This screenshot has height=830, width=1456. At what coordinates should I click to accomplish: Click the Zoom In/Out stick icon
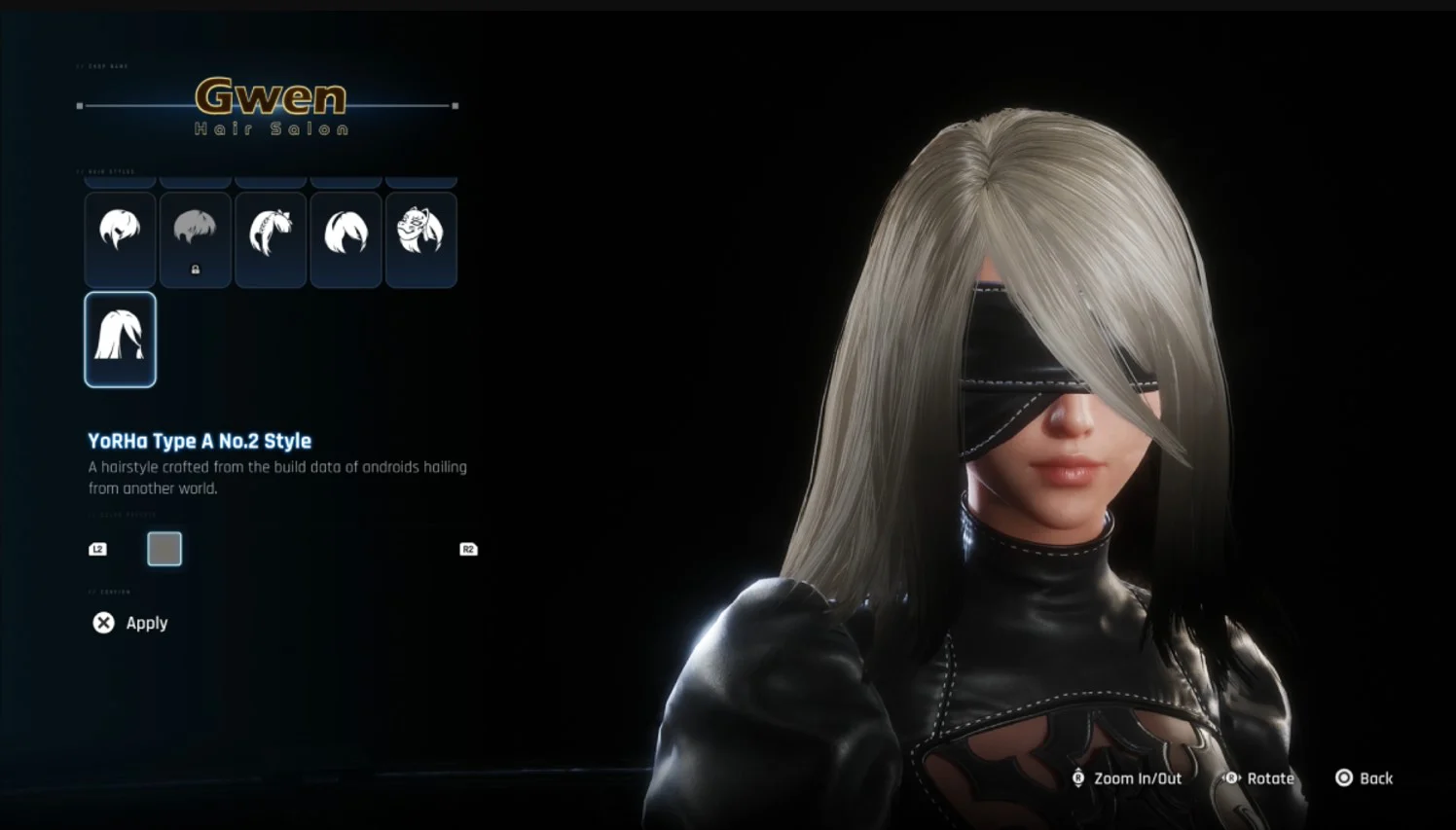point(1078,778)
